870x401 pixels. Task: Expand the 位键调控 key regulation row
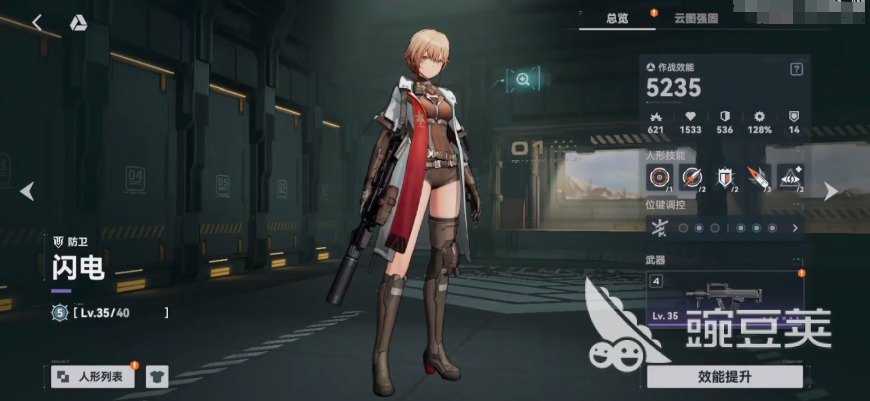pyautogui.click(x=795, y=228)
